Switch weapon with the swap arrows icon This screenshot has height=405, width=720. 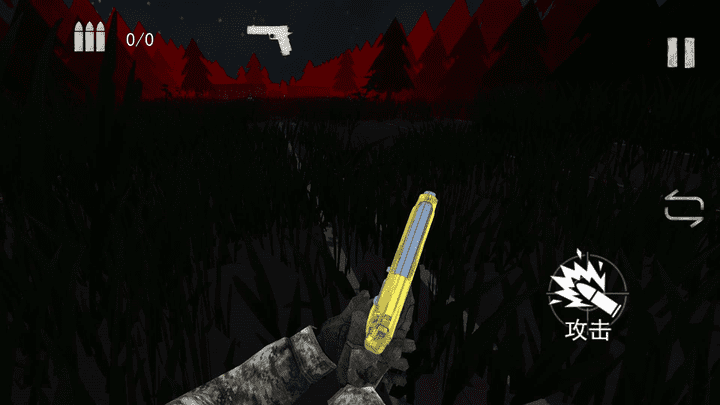click(684, 209)
